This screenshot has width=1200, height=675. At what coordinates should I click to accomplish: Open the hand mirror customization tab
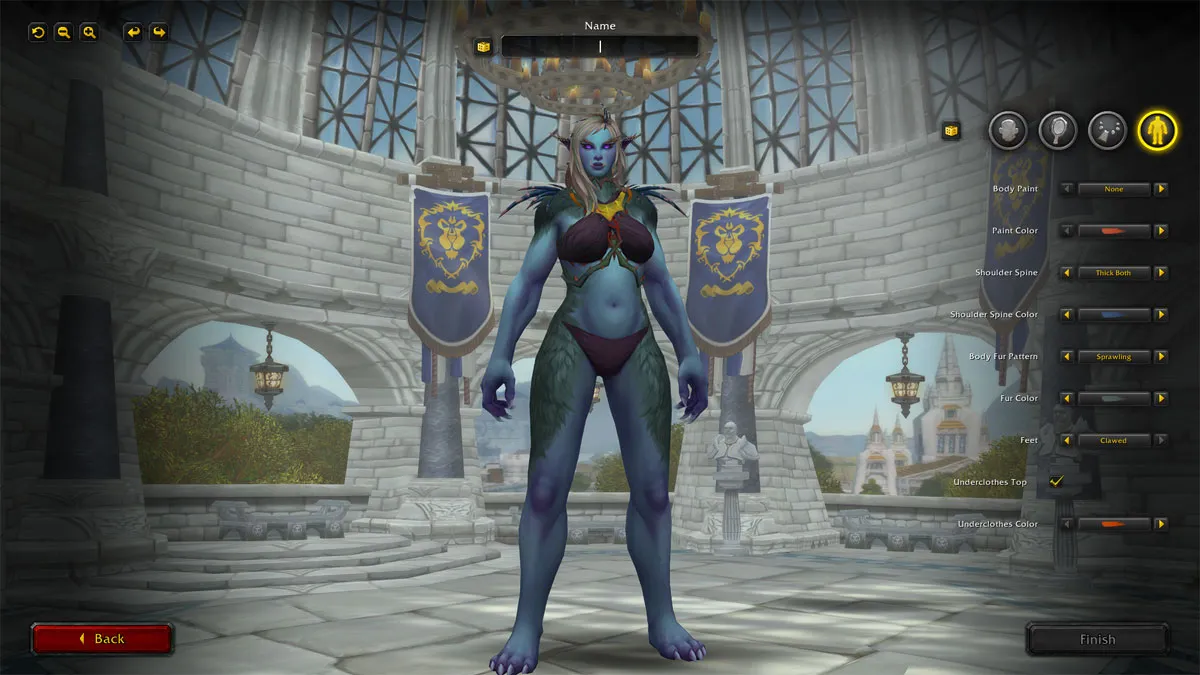tap(1057, 130)
